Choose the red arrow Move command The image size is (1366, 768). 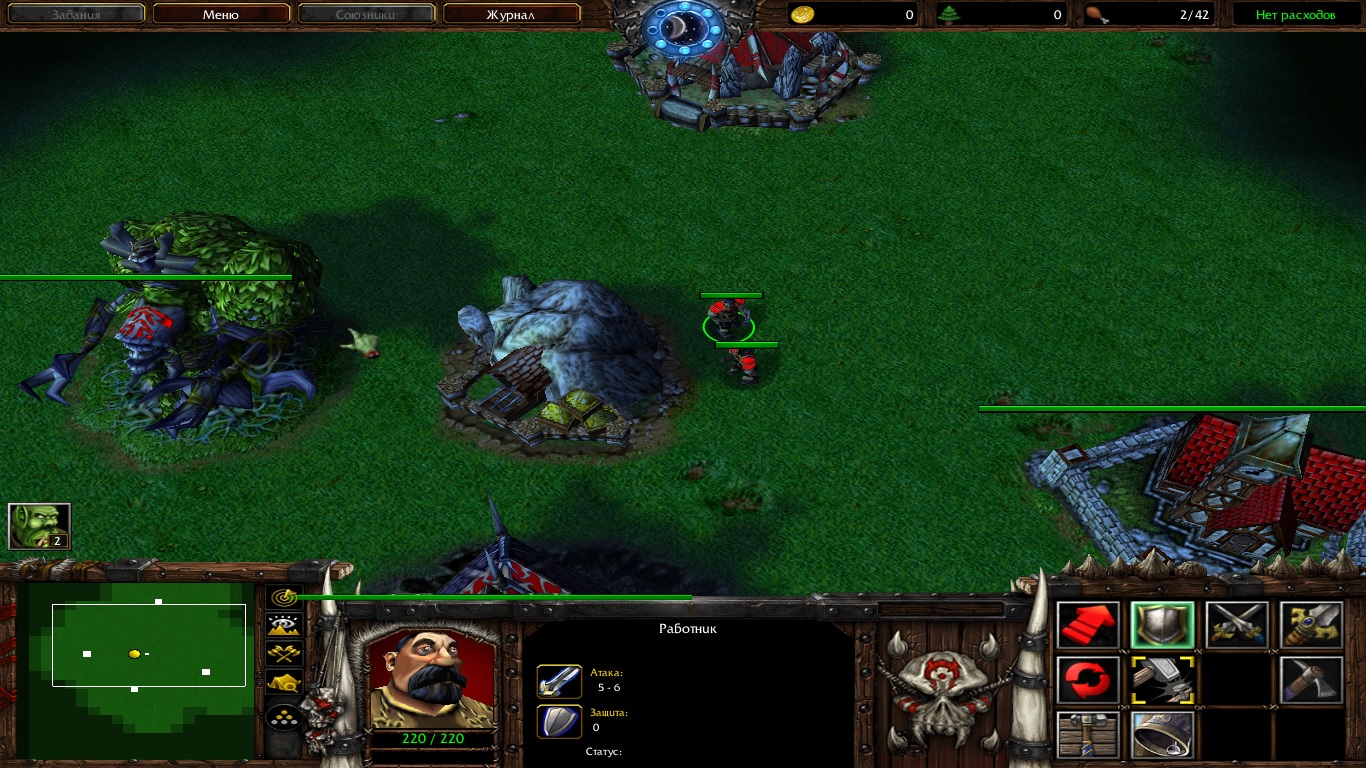point(1088,625)
